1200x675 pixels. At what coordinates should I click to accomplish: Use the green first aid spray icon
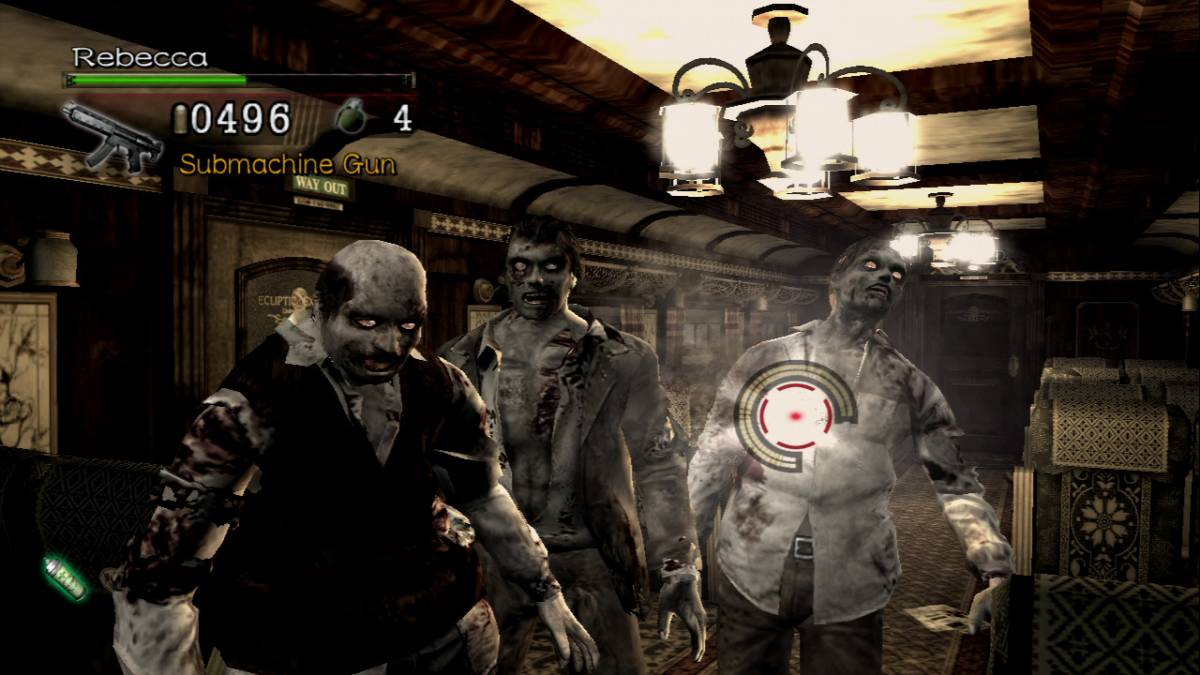[x=65, y=577]
